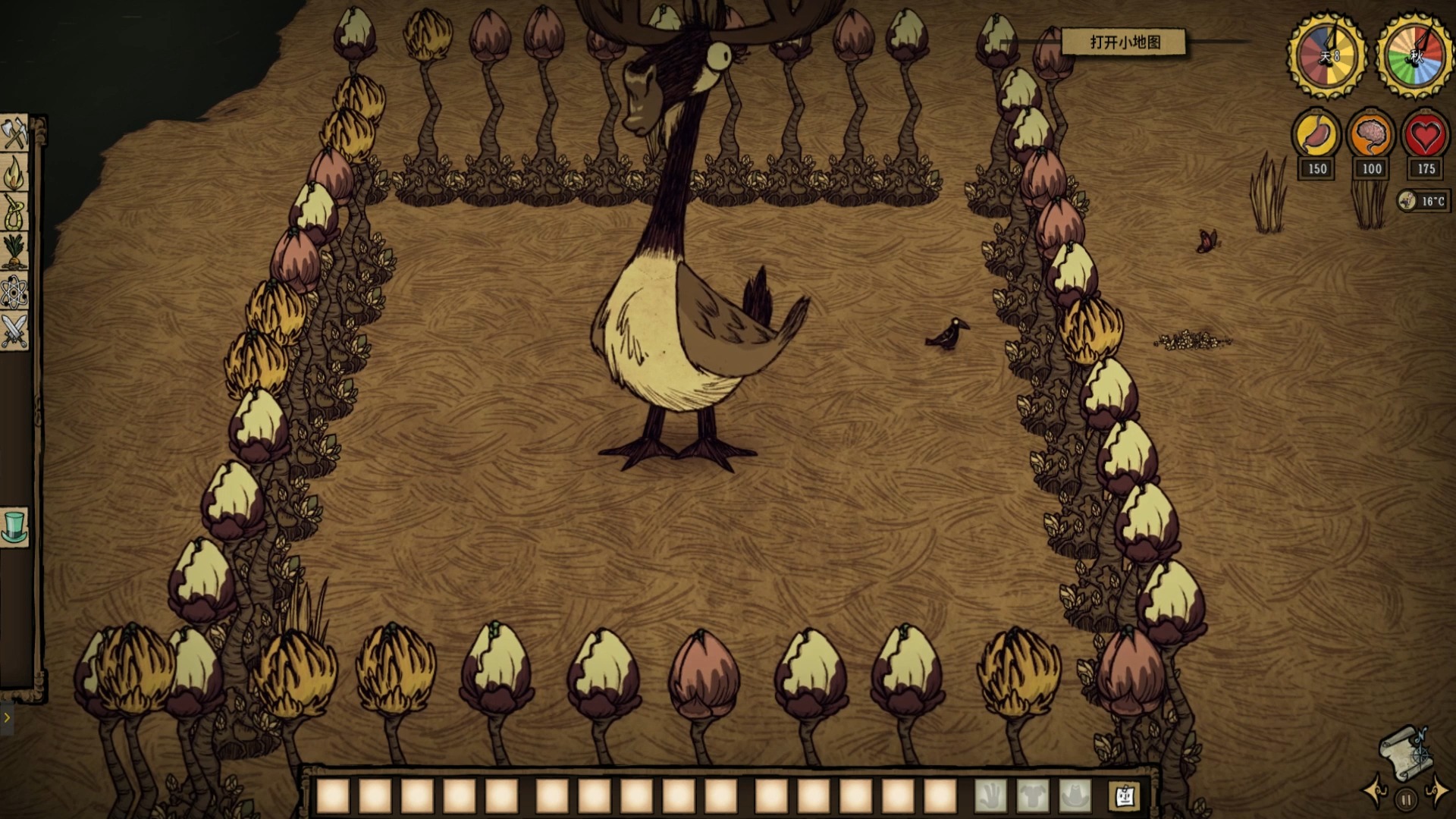Choose the Fight tab with crossed swords
The image size is (1456, 819).
(x=14, y=331)
